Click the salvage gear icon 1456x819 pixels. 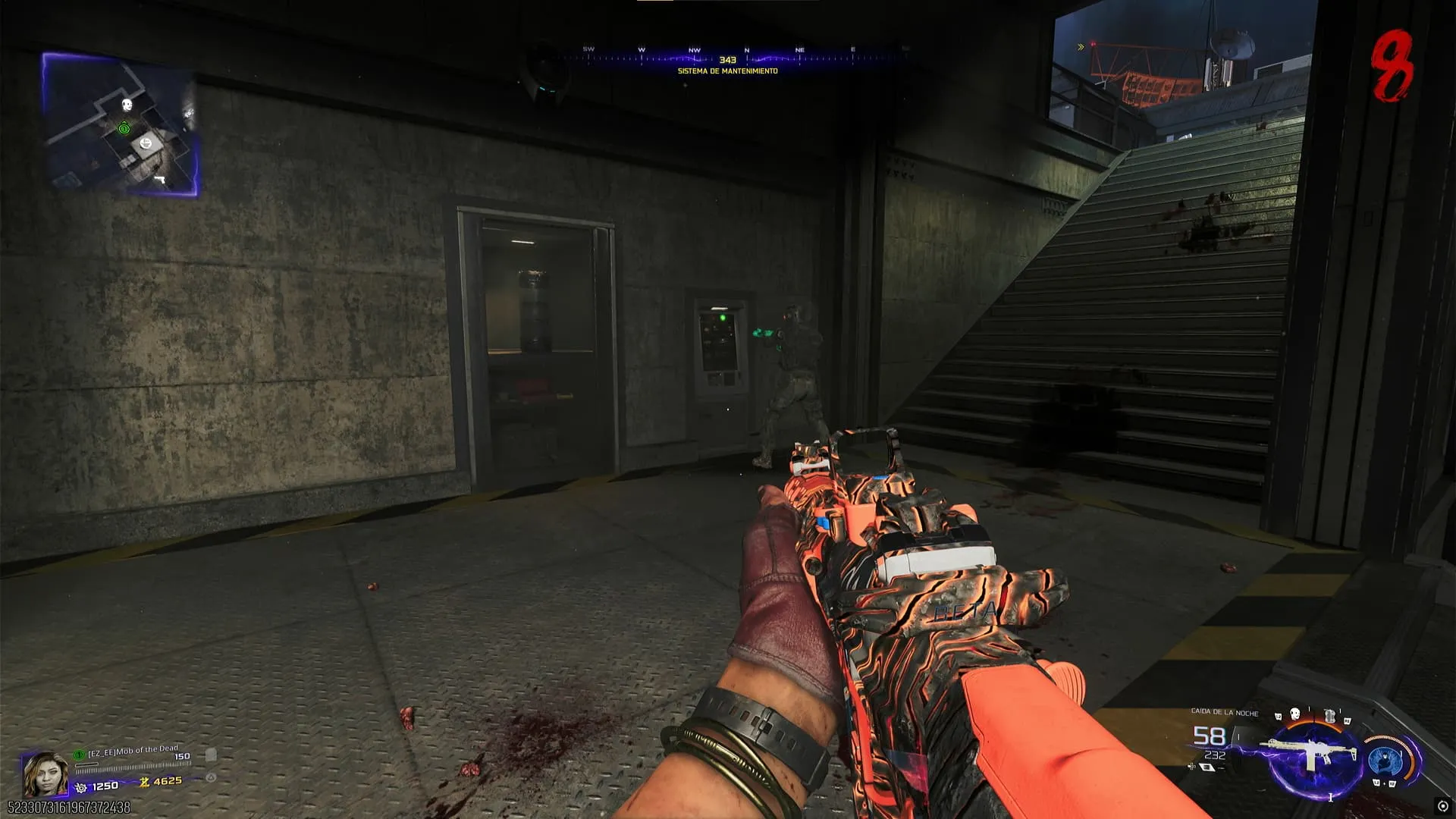(x=81, y=788)
